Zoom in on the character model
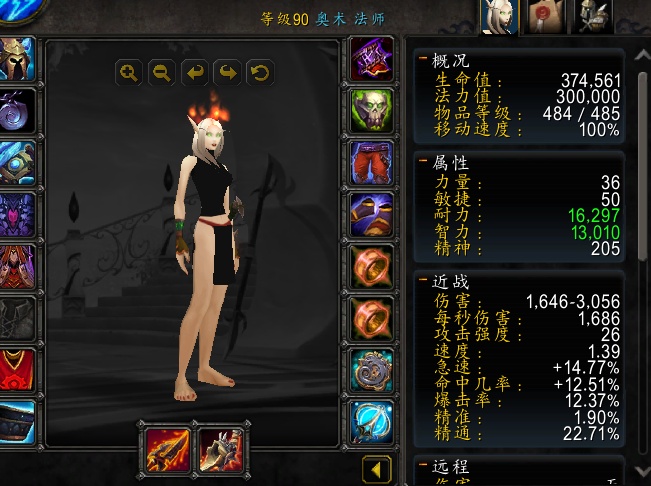Screen dimensions: 651x486 click(129, 72)
